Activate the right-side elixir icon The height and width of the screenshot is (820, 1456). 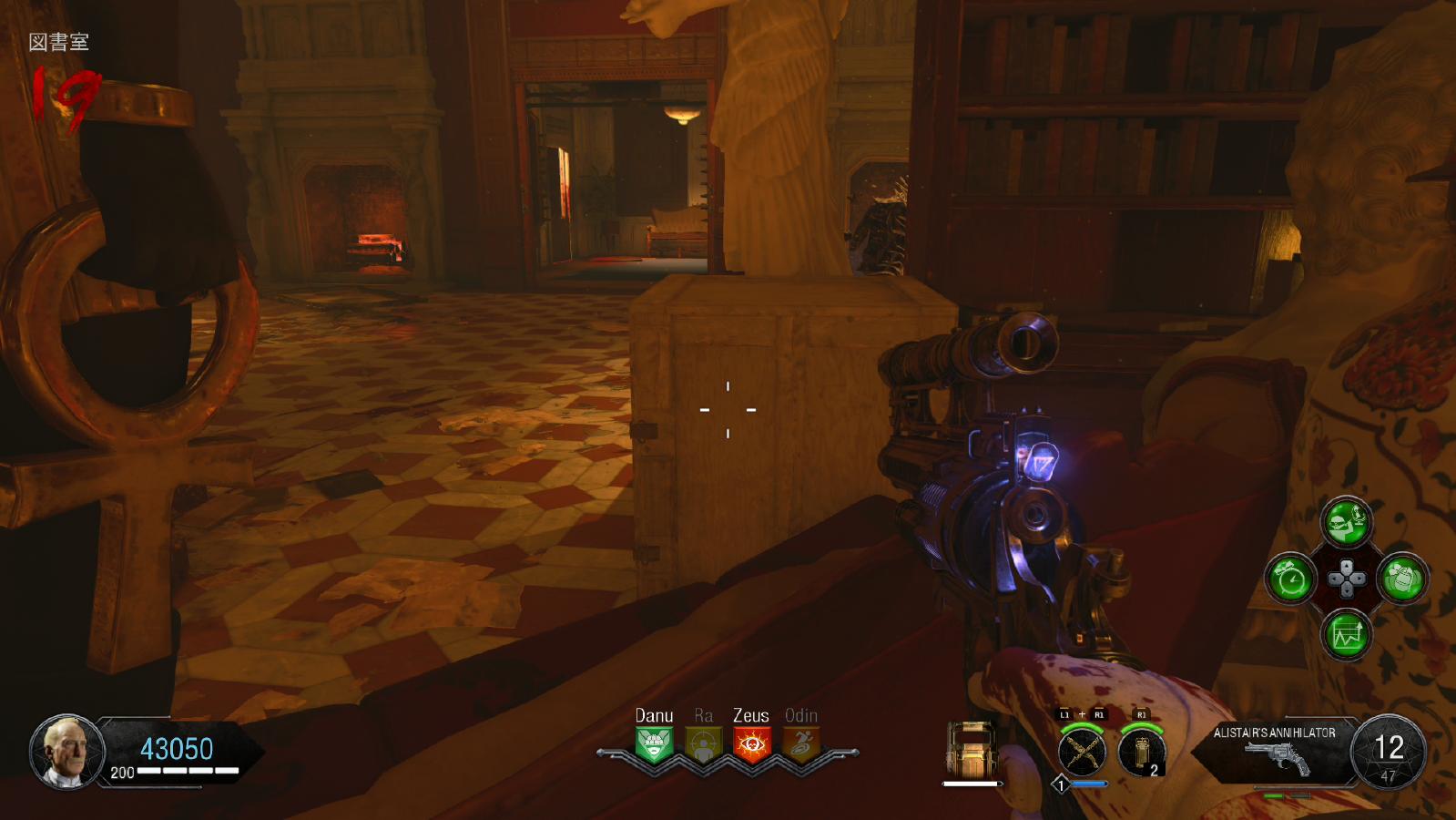pyautogui.click(x=1402, y=579)
